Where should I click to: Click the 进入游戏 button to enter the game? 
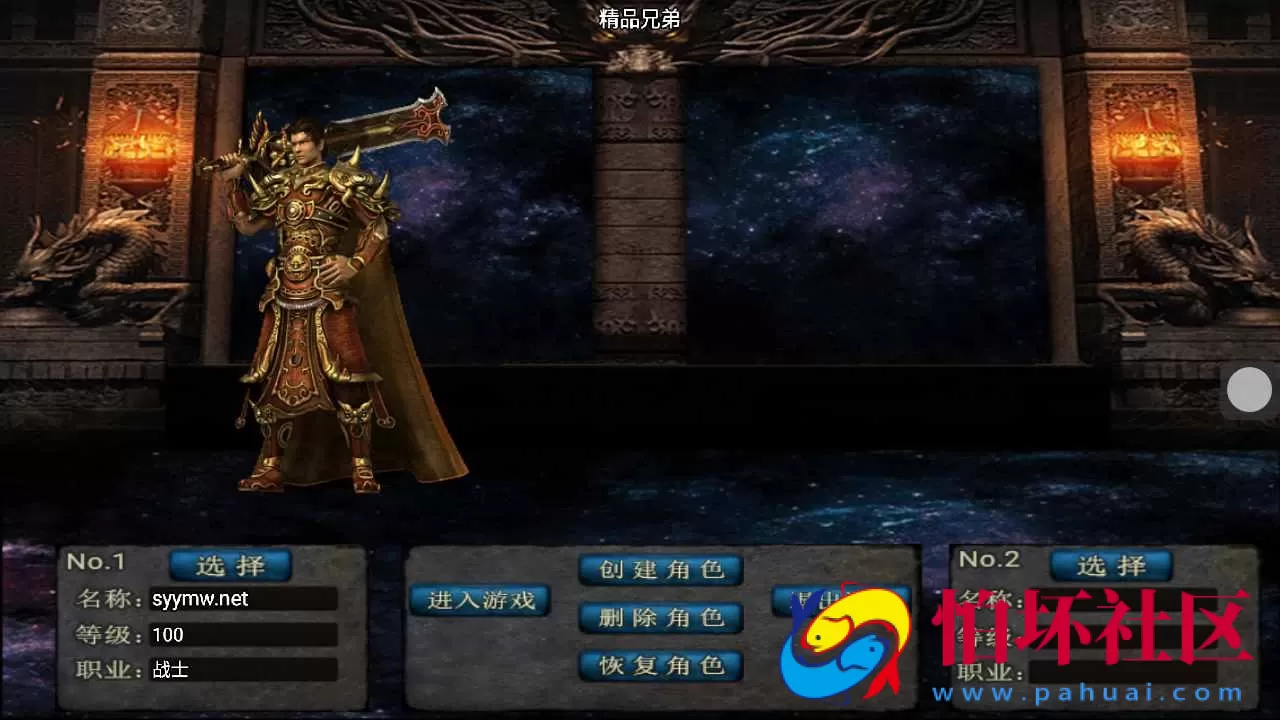point(479,600)
